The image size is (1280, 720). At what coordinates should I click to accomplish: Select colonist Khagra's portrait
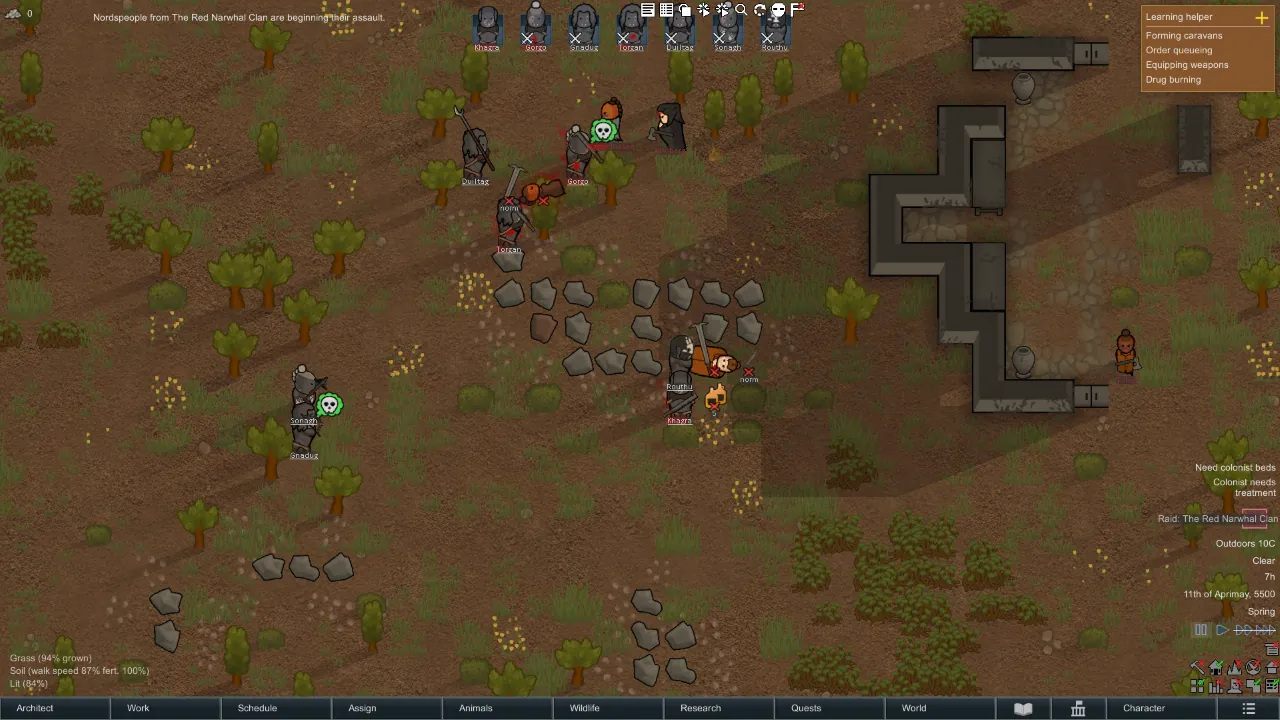487,26
